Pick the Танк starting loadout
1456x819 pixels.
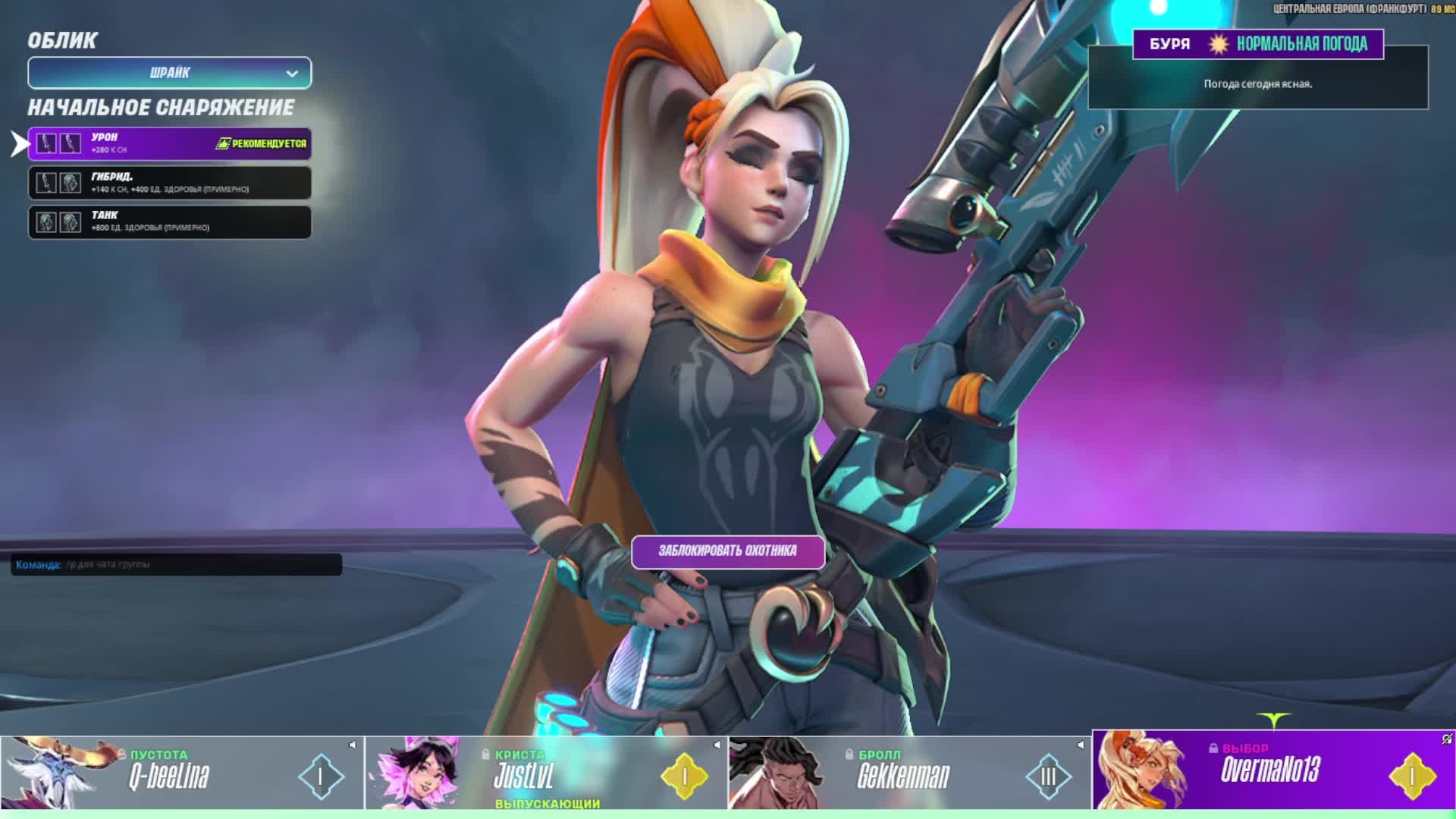(x=169, y=221)
